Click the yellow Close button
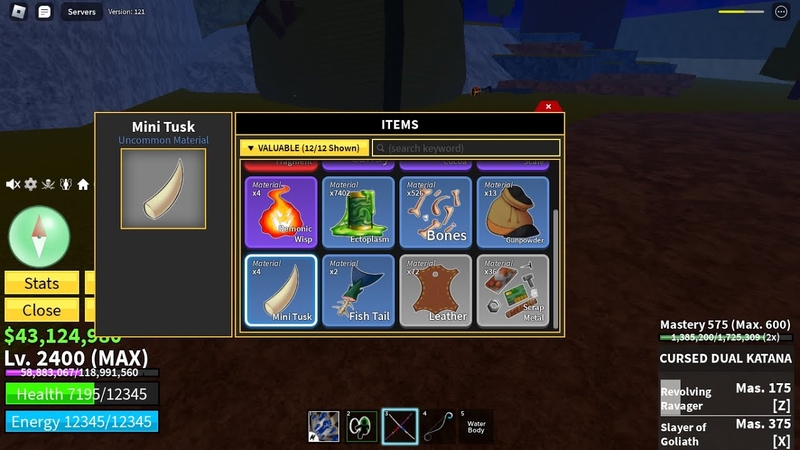Viewport: 800px width, 450px height. (41, 310)
